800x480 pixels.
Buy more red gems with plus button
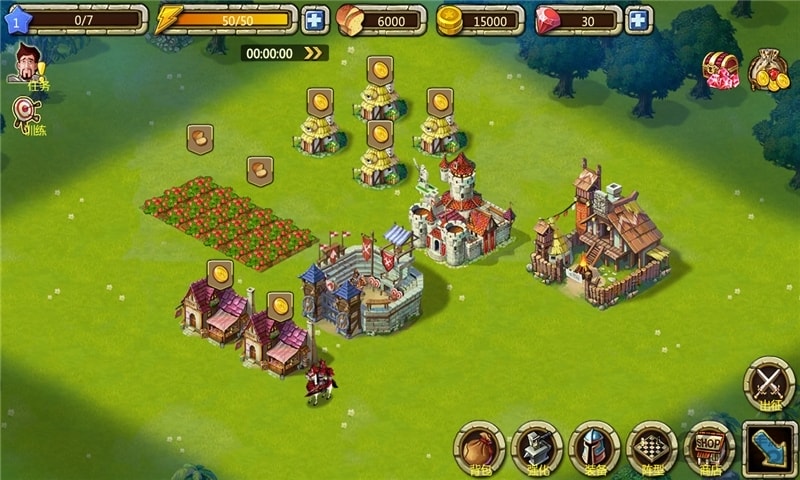pos(638,20)
